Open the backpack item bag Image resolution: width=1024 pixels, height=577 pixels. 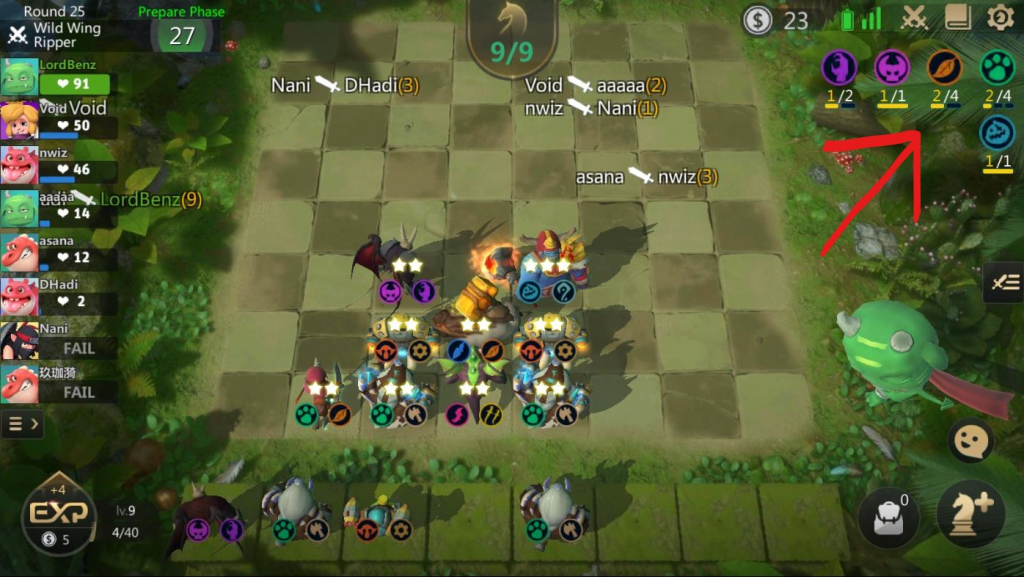tap(887, 520)
